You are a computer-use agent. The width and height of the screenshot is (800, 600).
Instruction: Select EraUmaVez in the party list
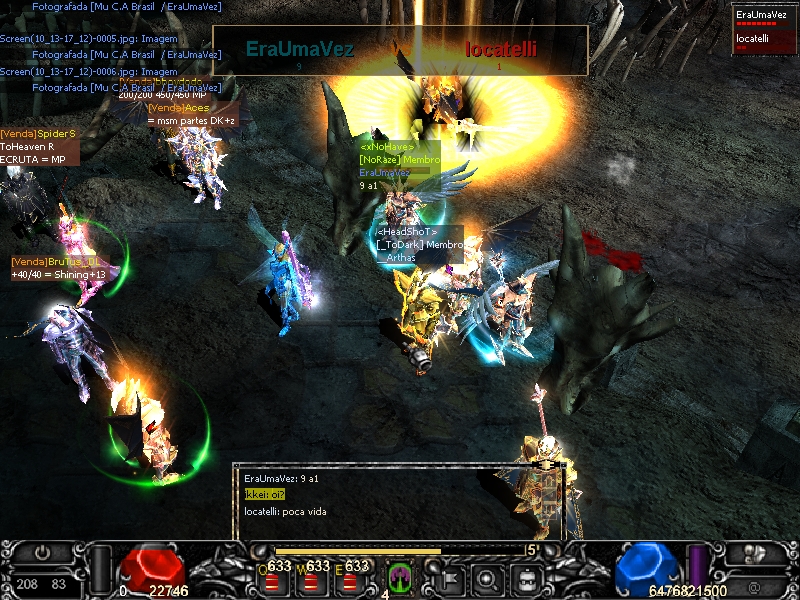pyautogui.click(x=765, y=17)
